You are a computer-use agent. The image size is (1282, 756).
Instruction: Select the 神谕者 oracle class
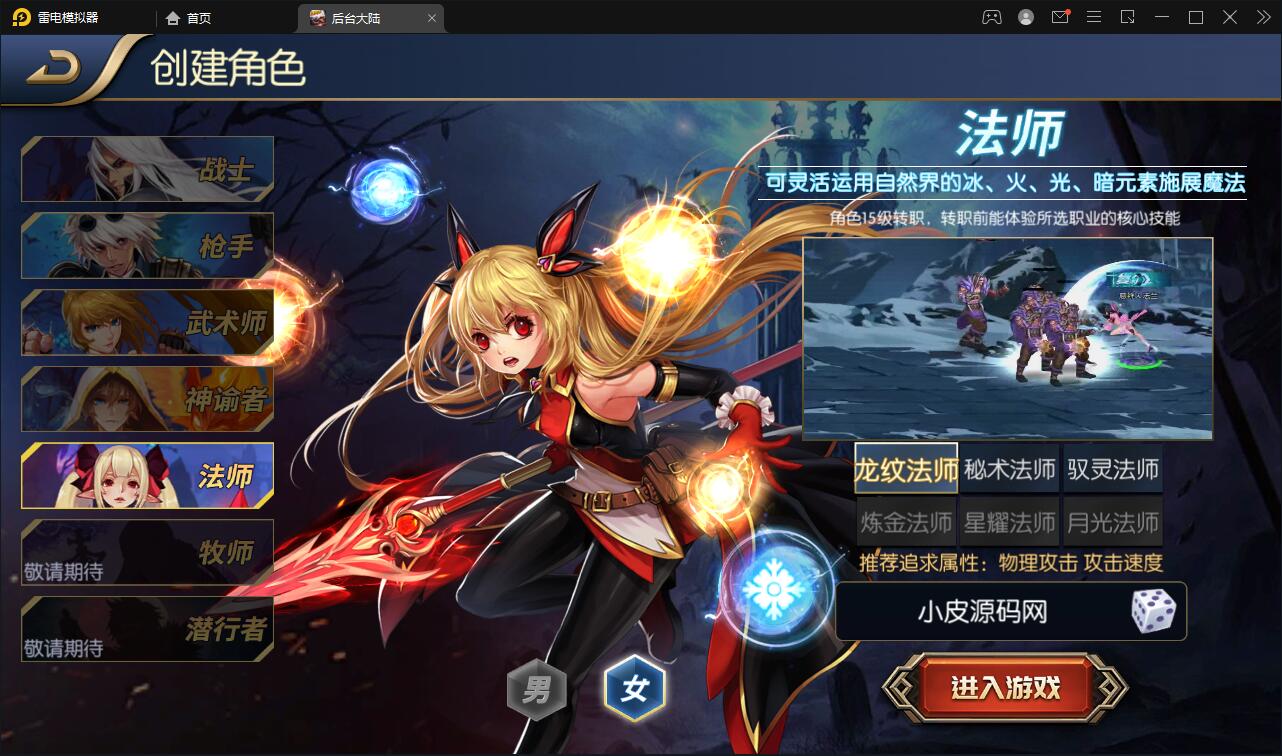tap(147, 399)
